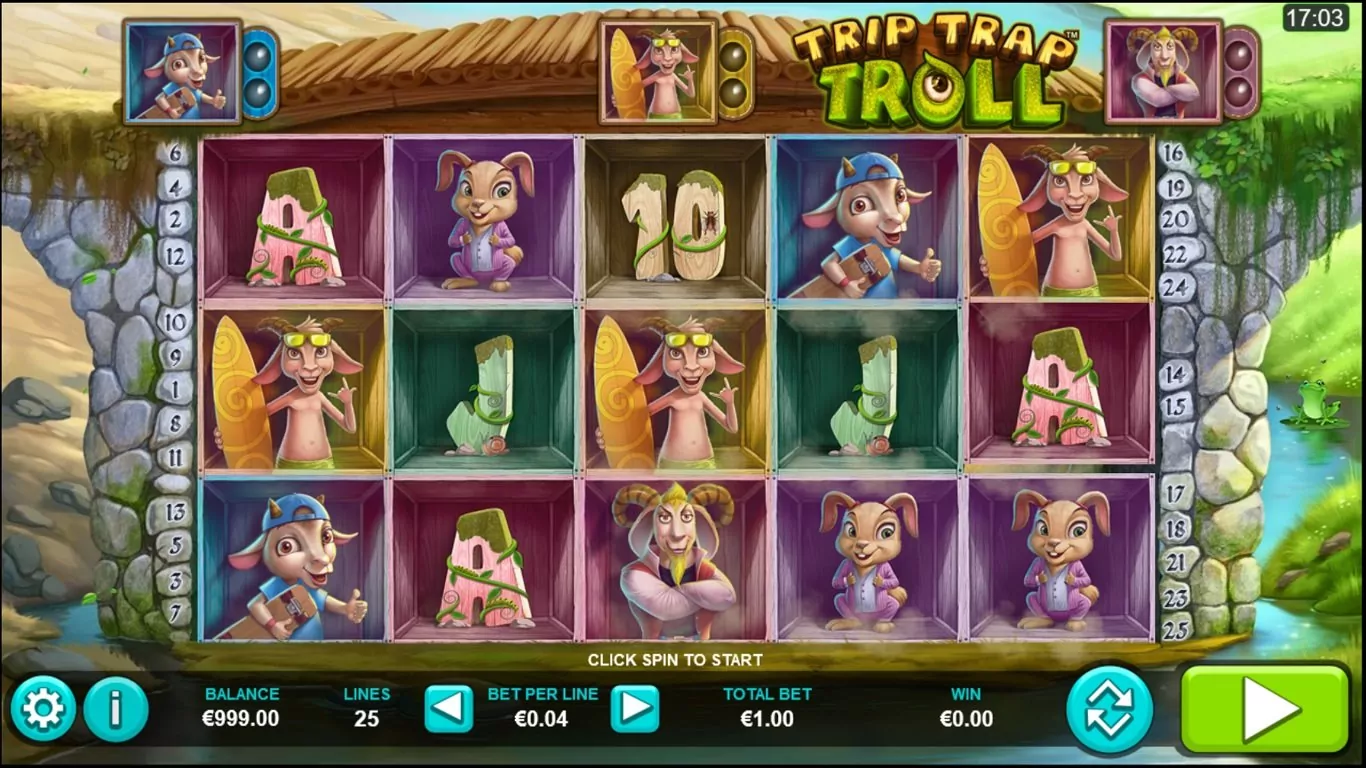Increase bet per line with right arrow
The height and width of the screenshot is (768, 1366).
tap(635, 709)
